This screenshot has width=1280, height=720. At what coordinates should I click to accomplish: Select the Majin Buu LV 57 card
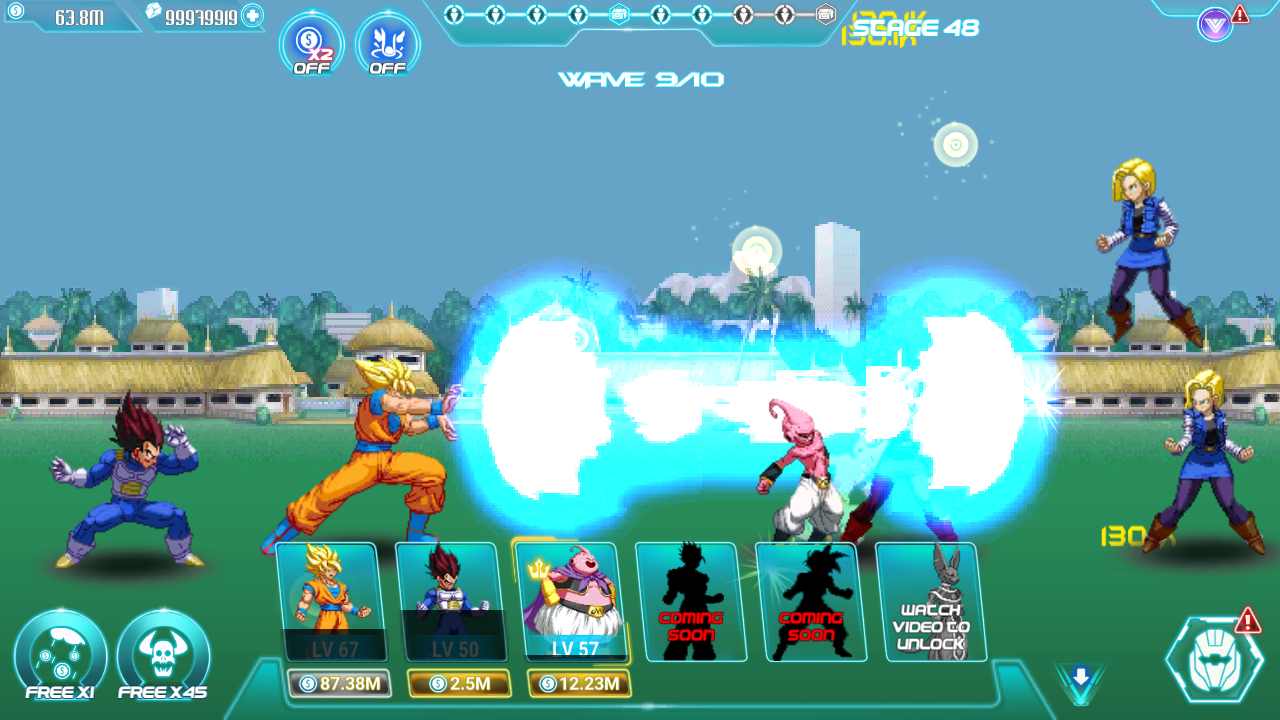570,601
